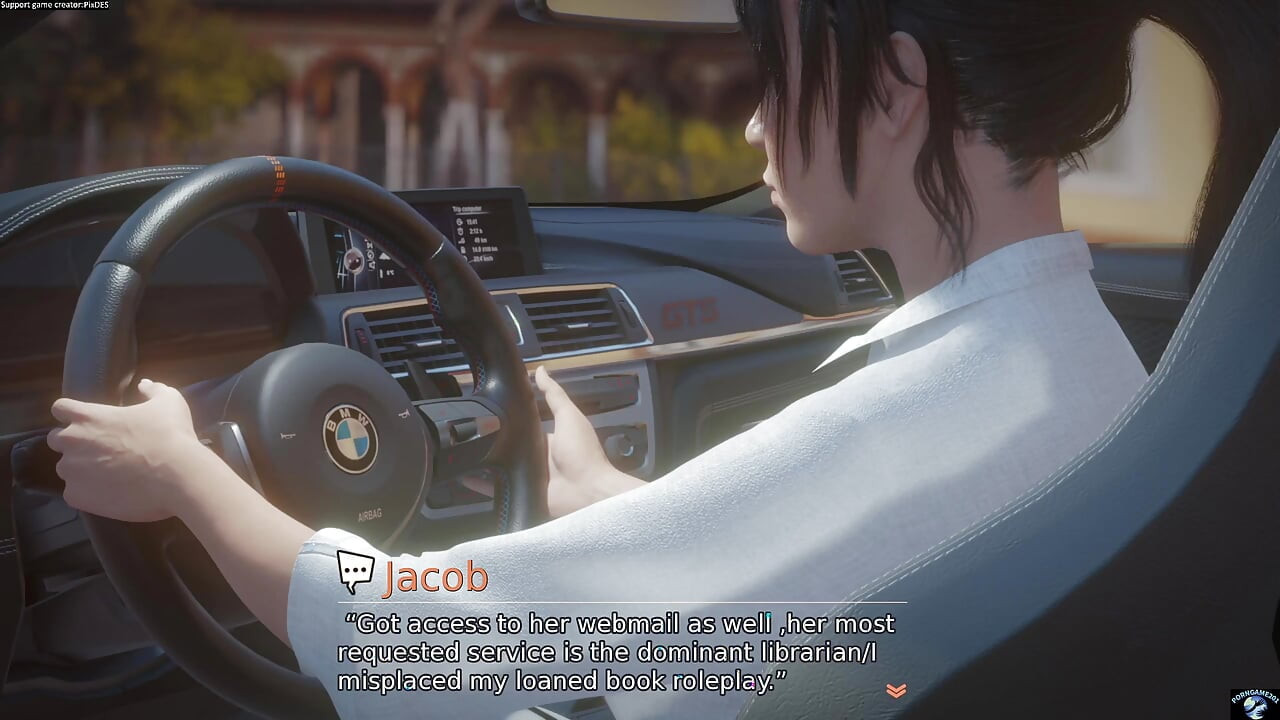Open the Trip computer tab on the infotainment screen

[x=468, y=209]
